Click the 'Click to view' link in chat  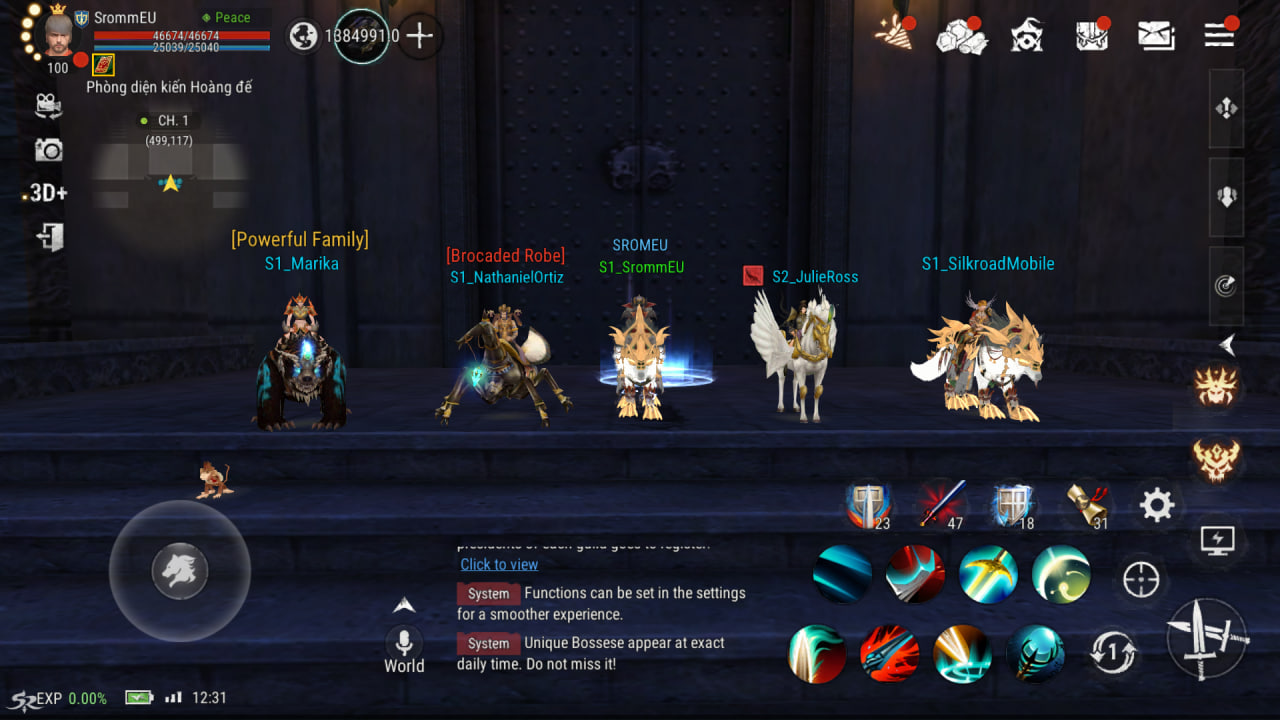click(x=499, y=564)
